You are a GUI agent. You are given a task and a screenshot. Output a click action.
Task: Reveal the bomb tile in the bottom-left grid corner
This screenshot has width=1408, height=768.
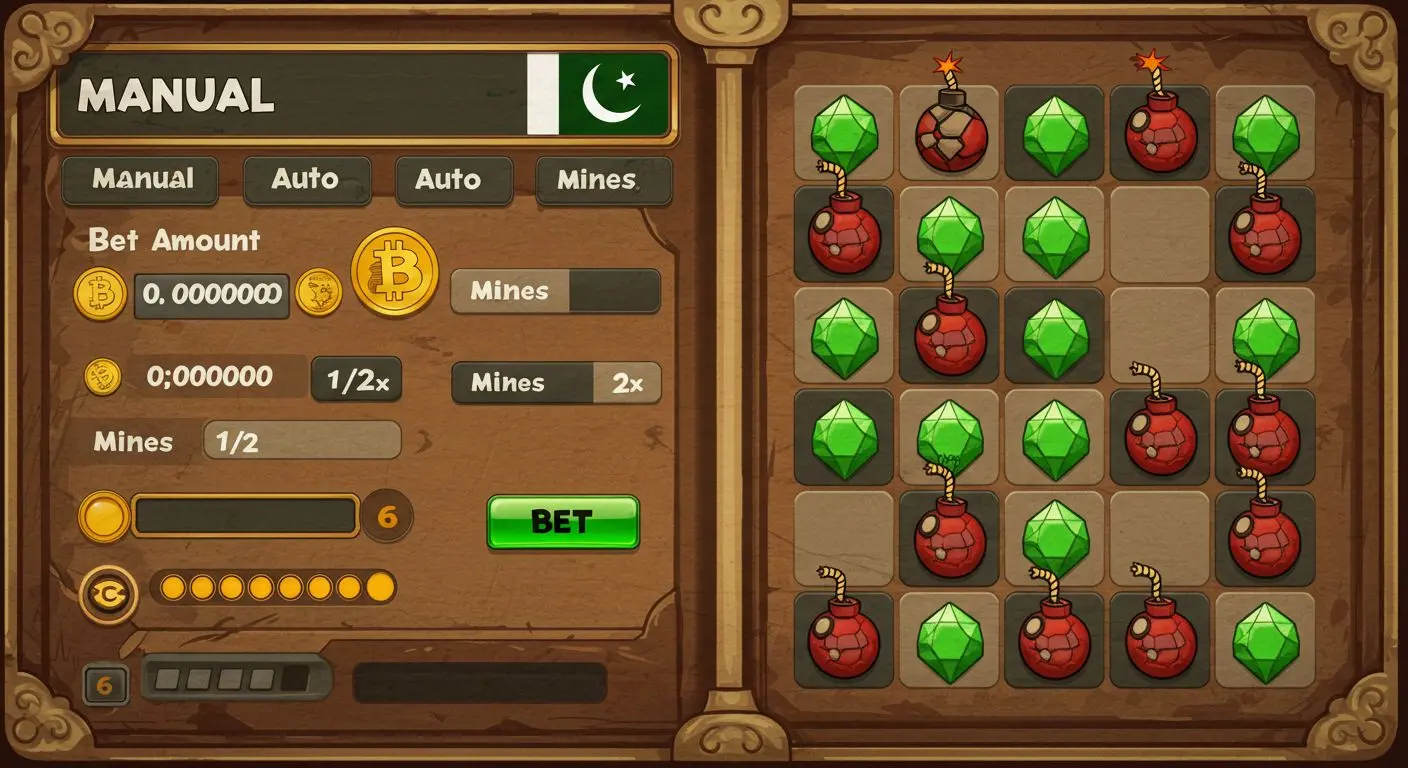point(843,642)
